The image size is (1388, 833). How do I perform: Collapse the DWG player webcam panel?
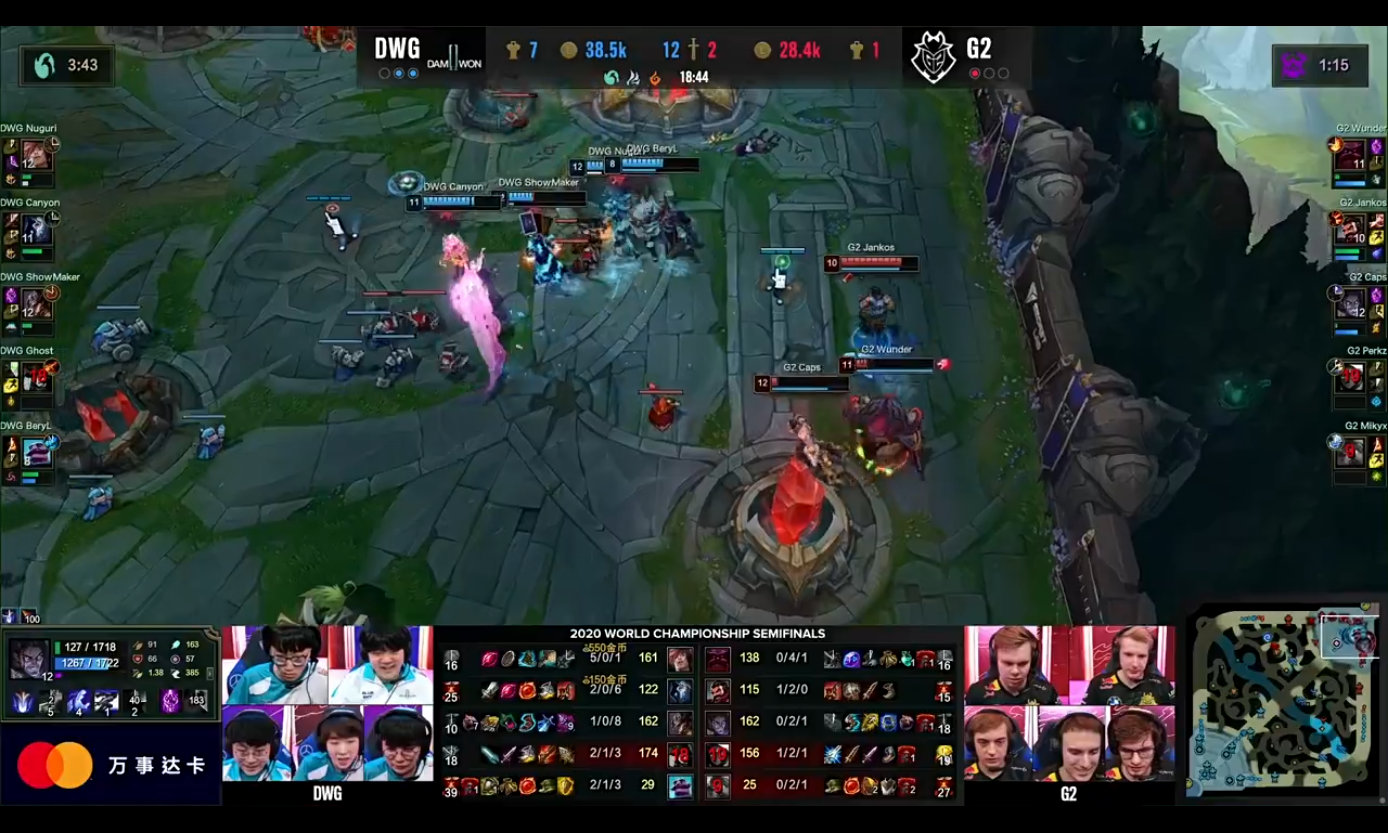tap(330, 700)
